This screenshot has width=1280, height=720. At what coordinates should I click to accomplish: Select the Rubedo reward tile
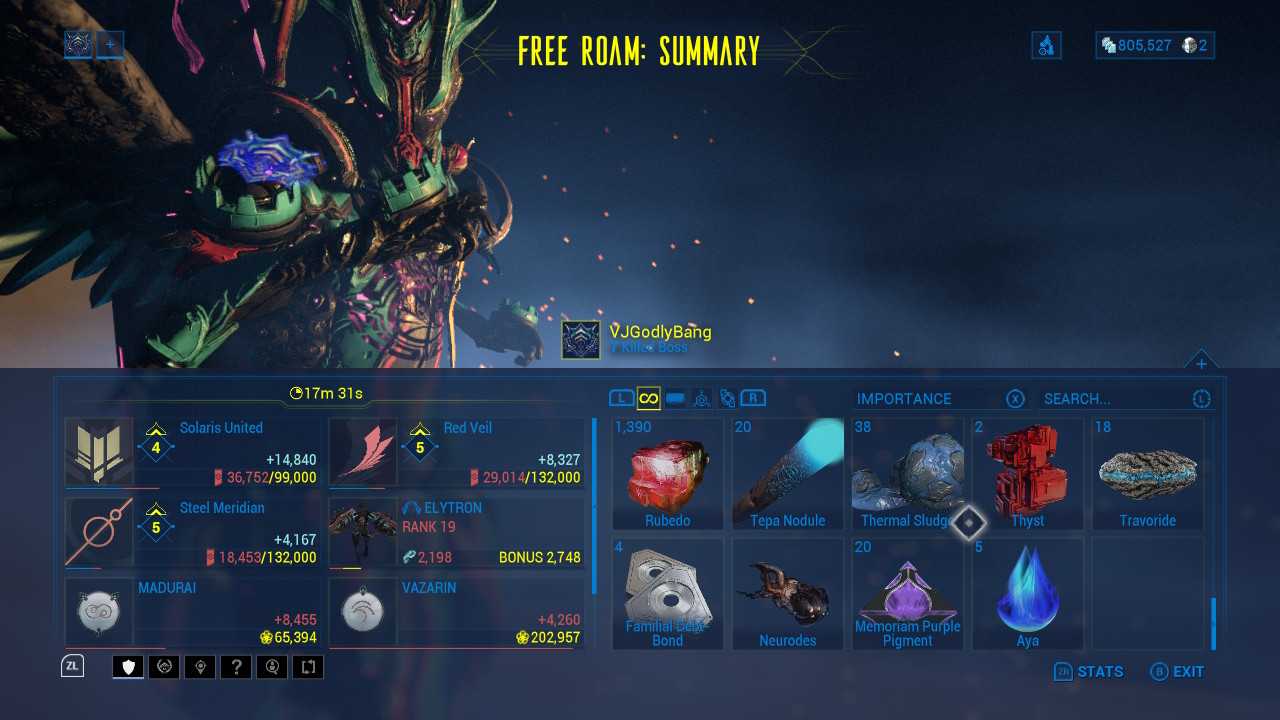pyautogui.click(x=668, y=474)
